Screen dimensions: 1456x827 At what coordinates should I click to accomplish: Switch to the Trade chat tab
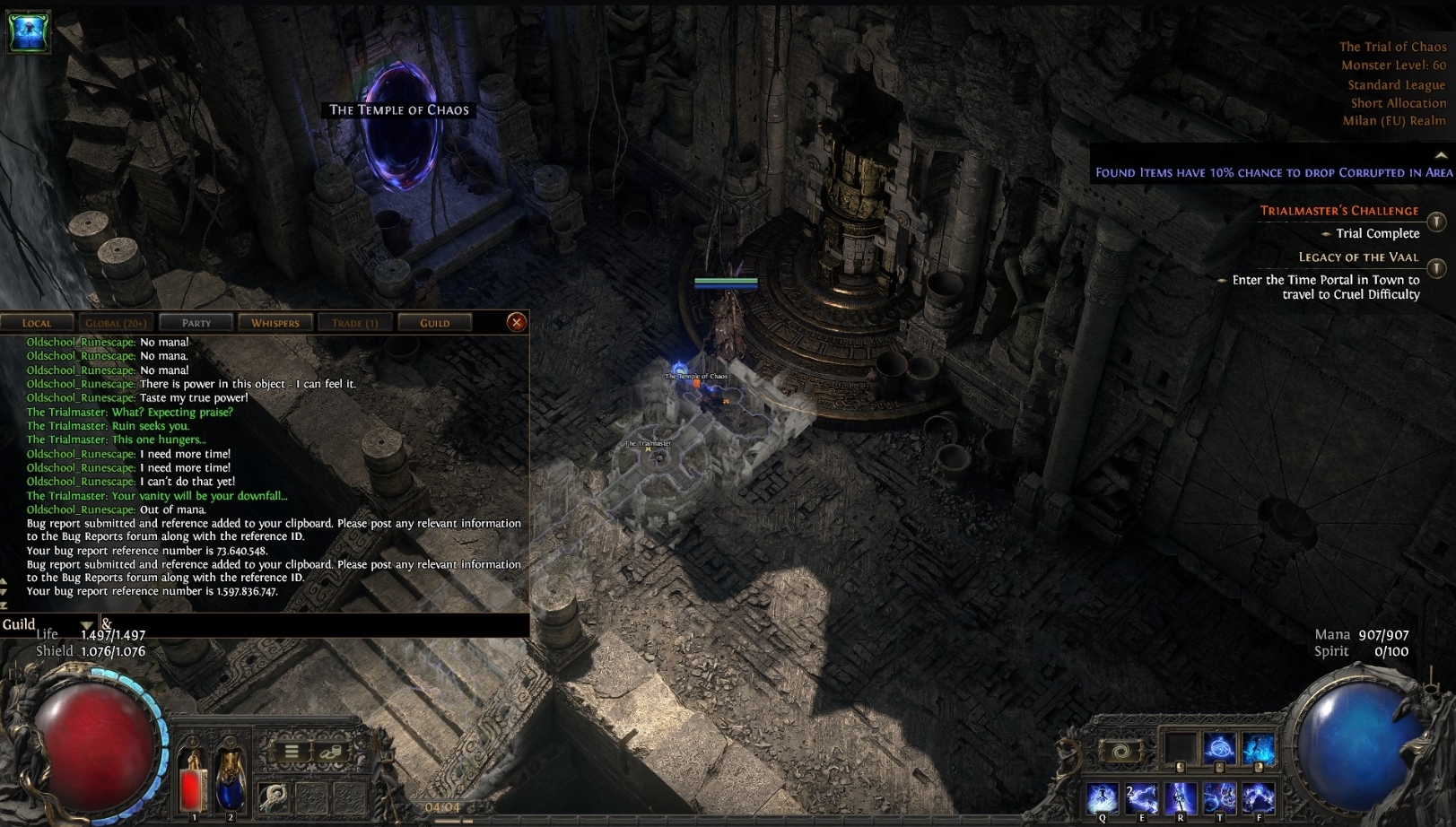[x=354, y=323]
